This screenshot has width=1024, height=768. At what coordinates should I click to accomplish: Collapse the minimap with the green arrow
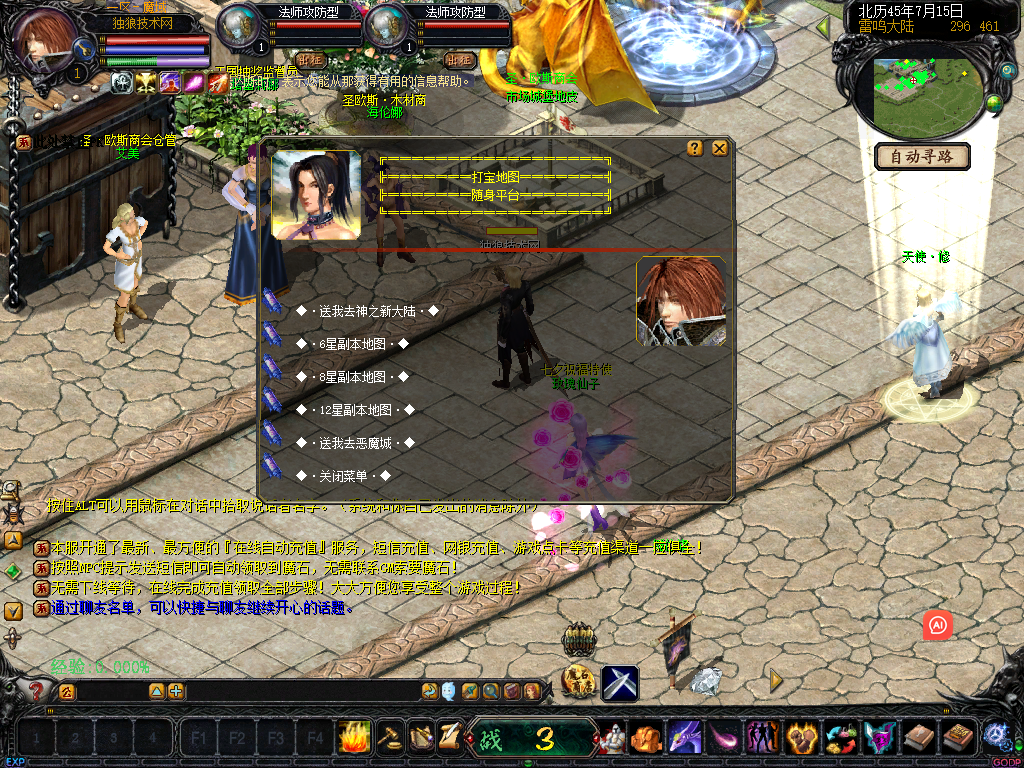823,27
